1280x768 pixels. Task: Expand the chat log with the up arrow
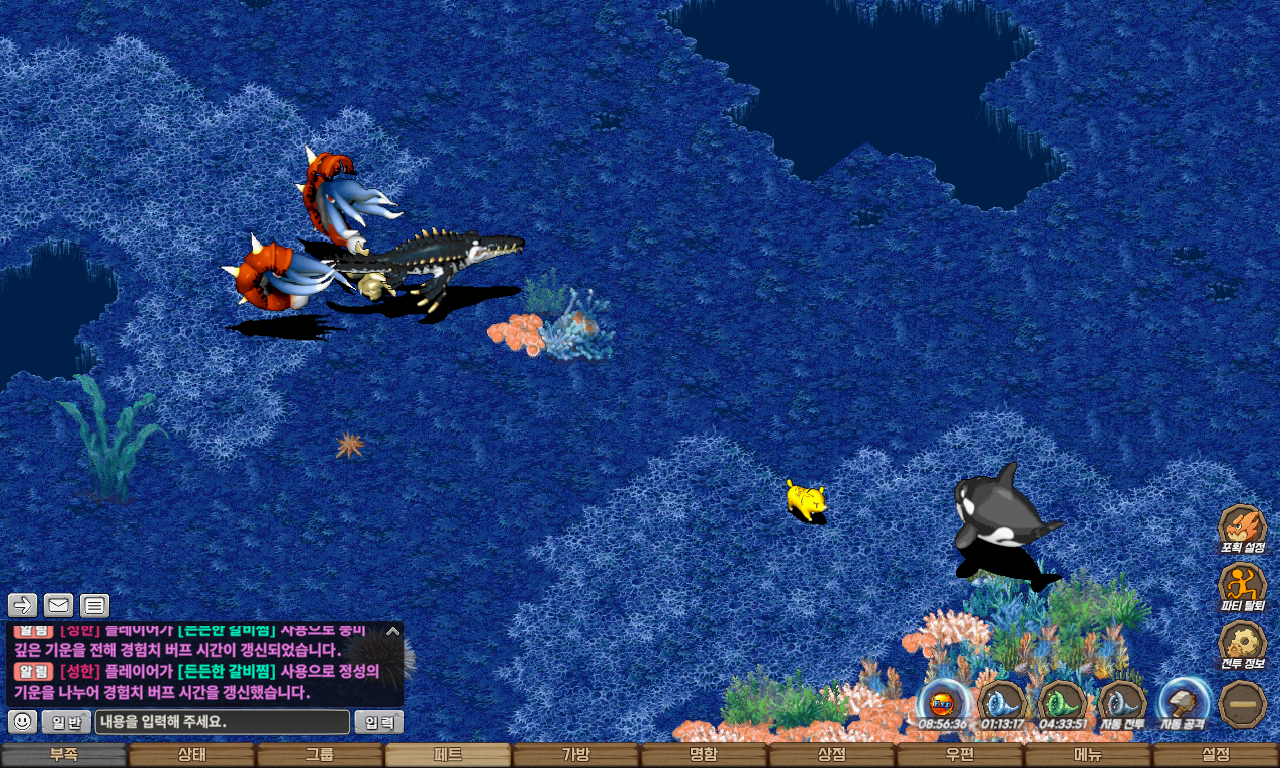pos(393,632)
